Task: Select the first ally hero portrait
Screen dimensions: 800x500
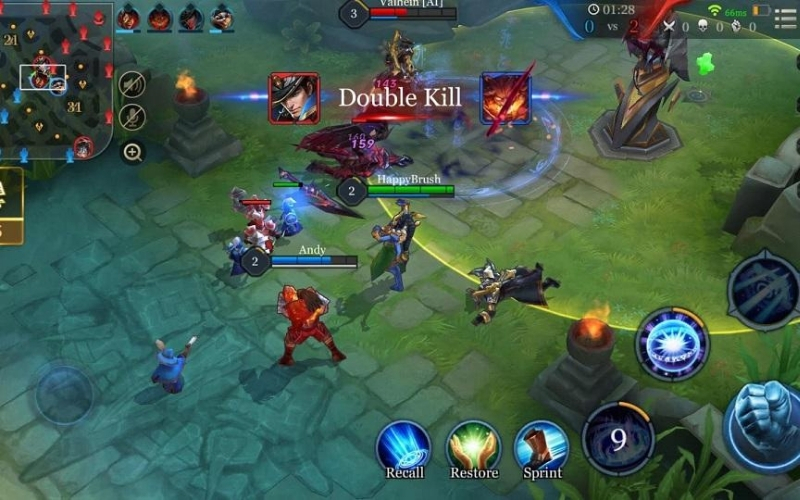Action: (128, 17)
